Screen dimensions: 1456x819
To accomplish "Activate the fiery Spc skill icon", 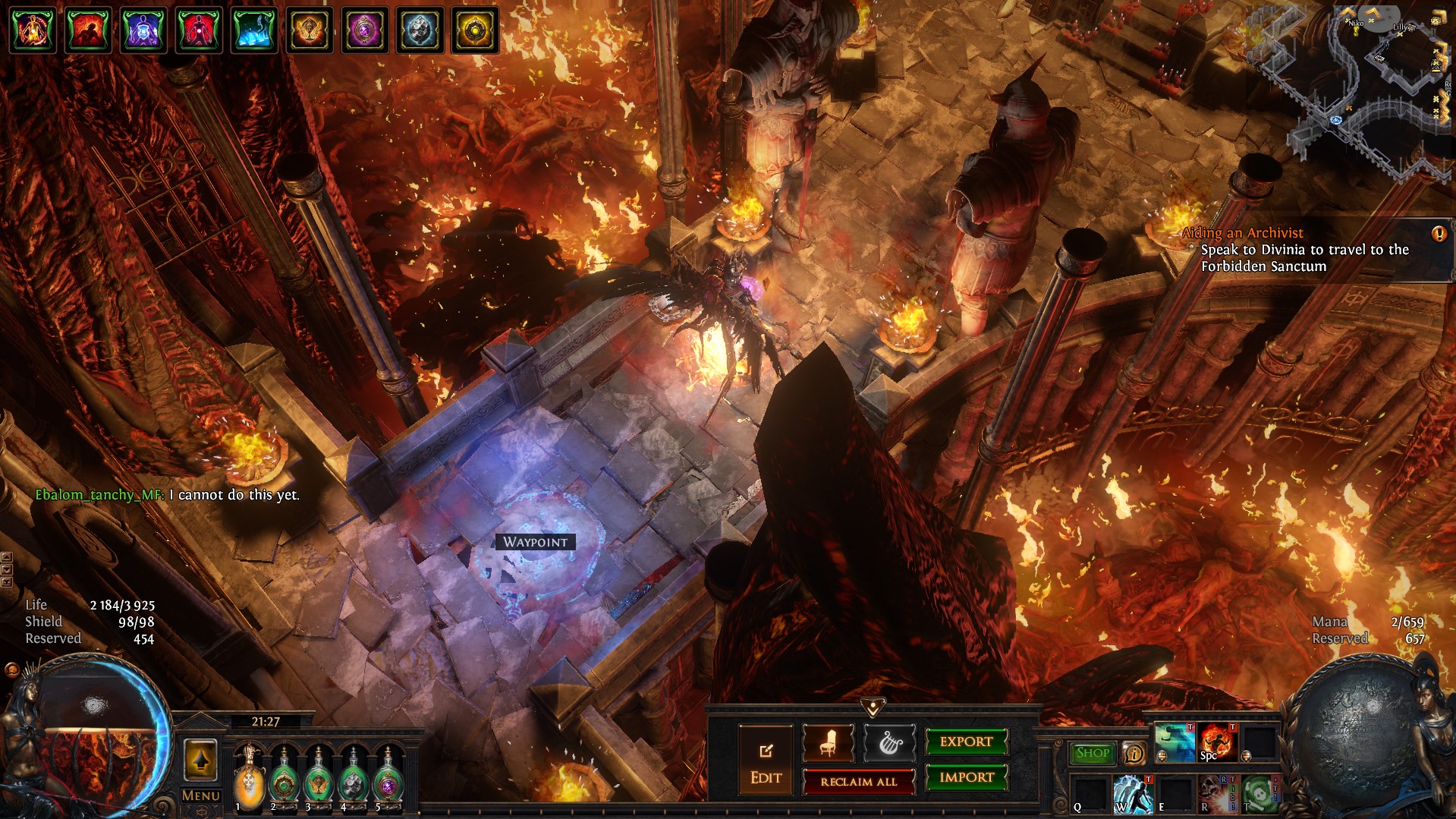I will click(1218, 742).
